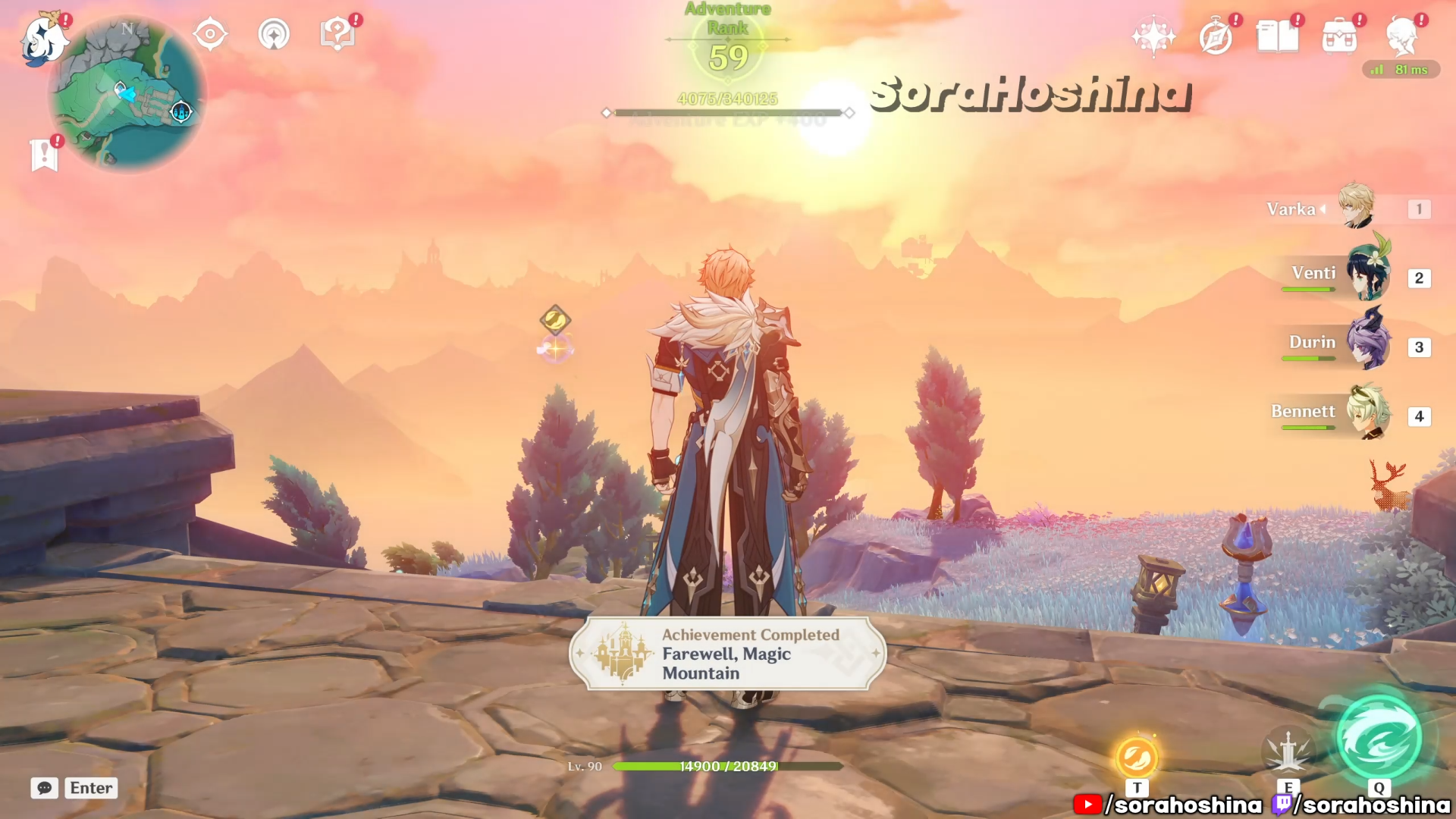Open the tutorial question mark icon
The height and width of the screenshot is (819, 1456).
pos(337,34)
